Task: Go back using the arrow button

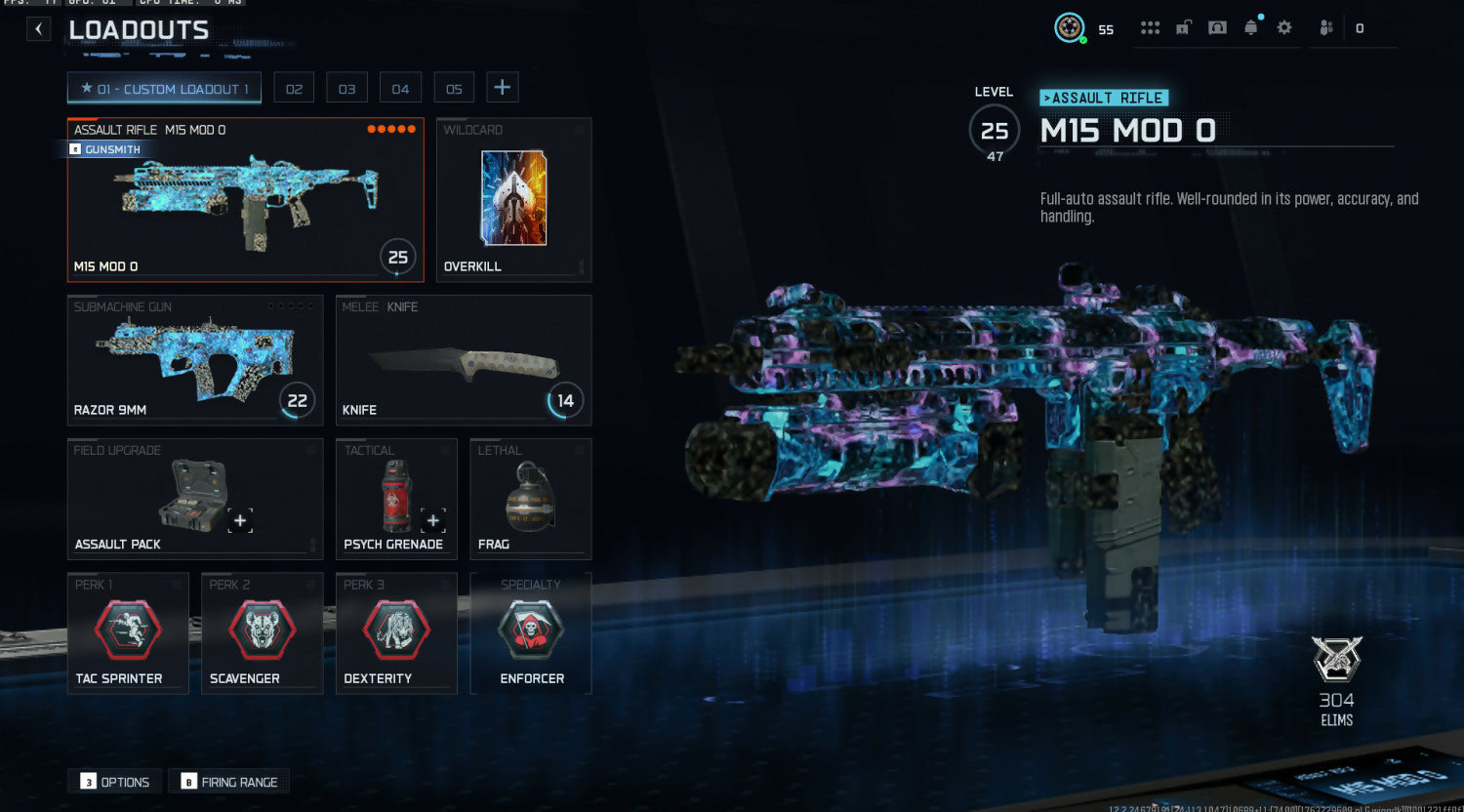Action: point(38,29)
